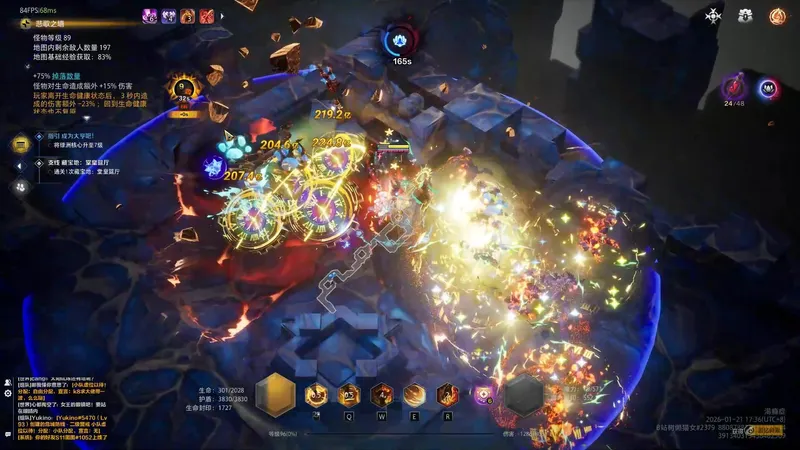Activate the skill bound to Q
Screen dimensions: 800x450
[349, 394]
